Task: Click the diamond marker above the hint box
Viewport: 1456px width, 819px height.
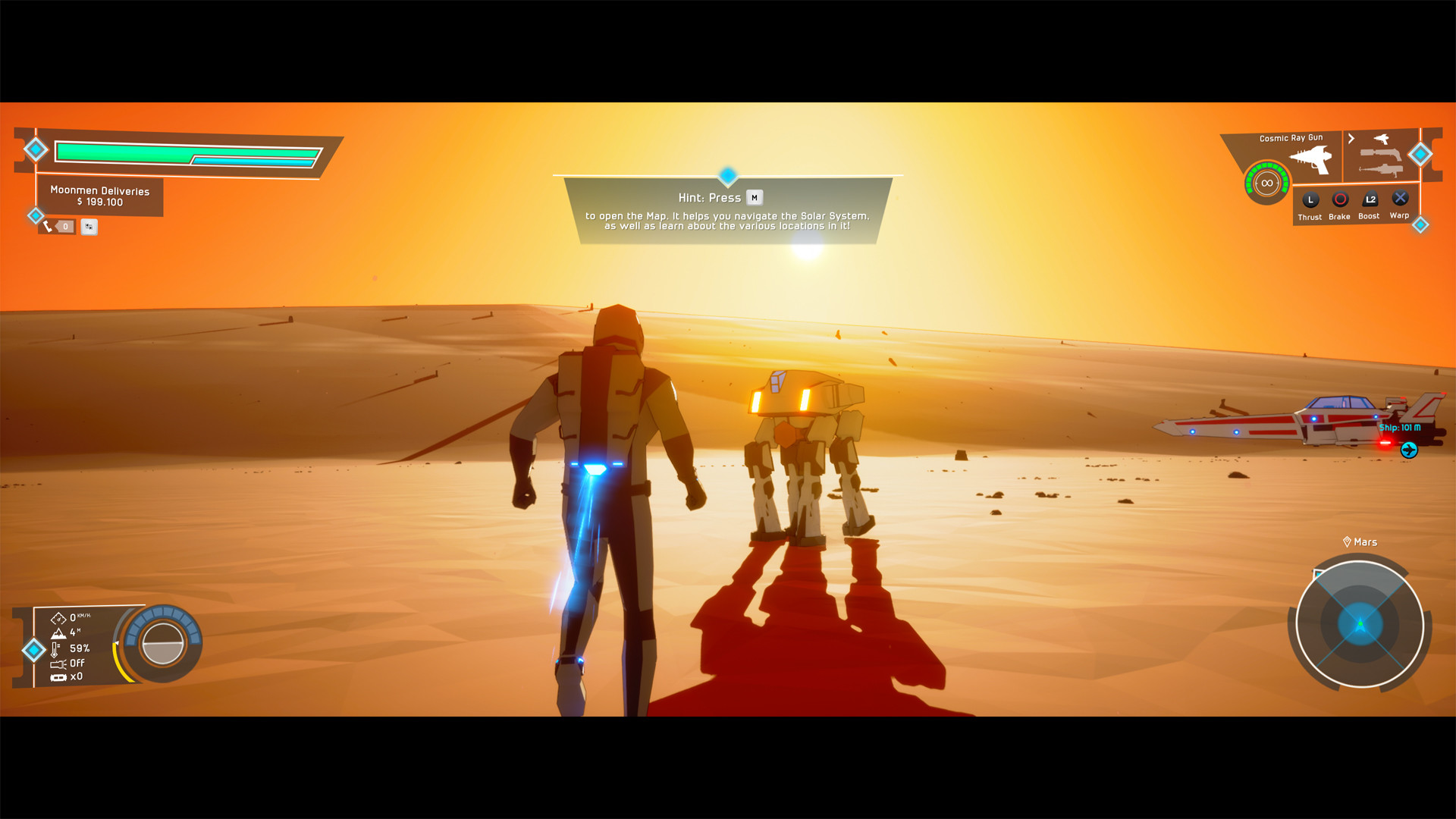Action: coord(727,177)
